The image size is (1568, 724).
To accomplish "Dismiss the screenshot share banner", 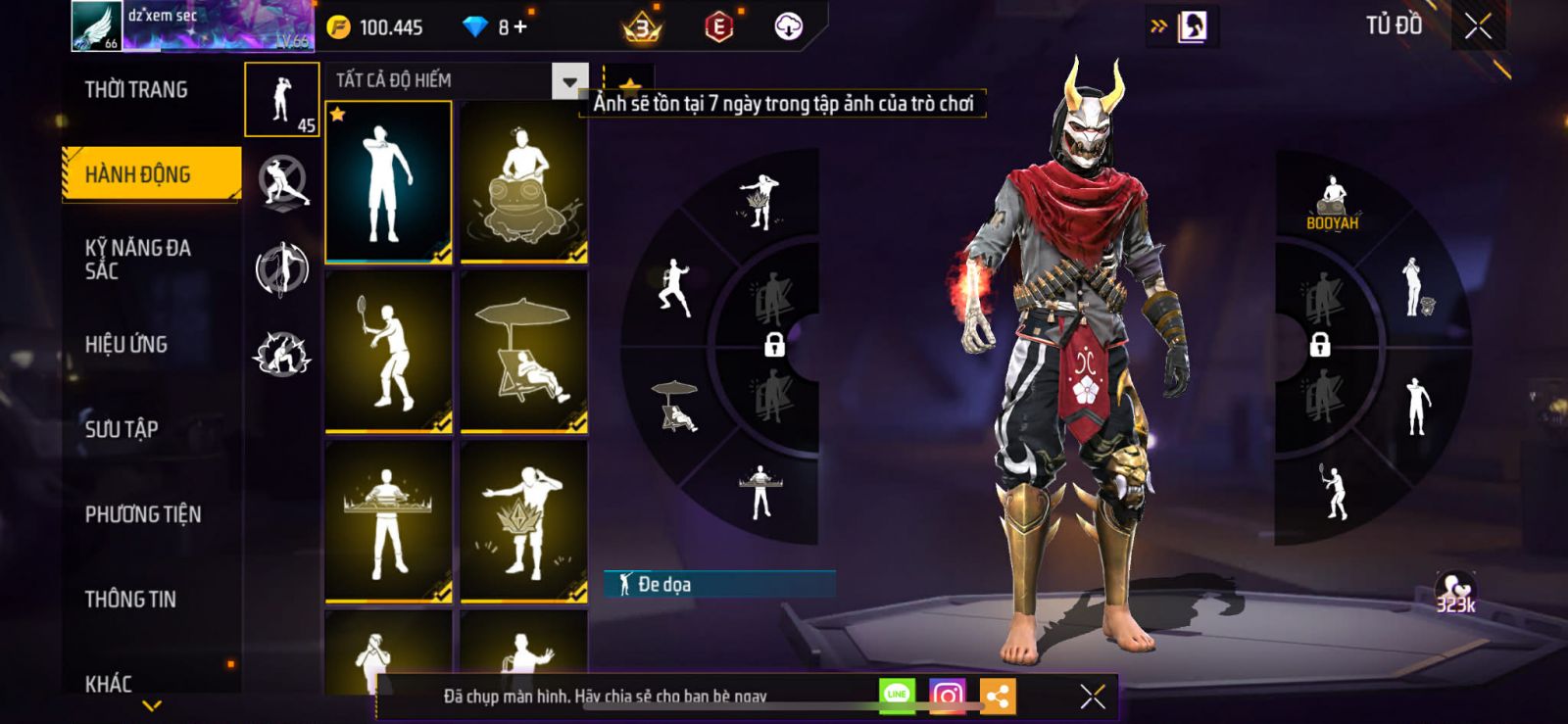I will pyautogui.click(x=1093, y=696).
